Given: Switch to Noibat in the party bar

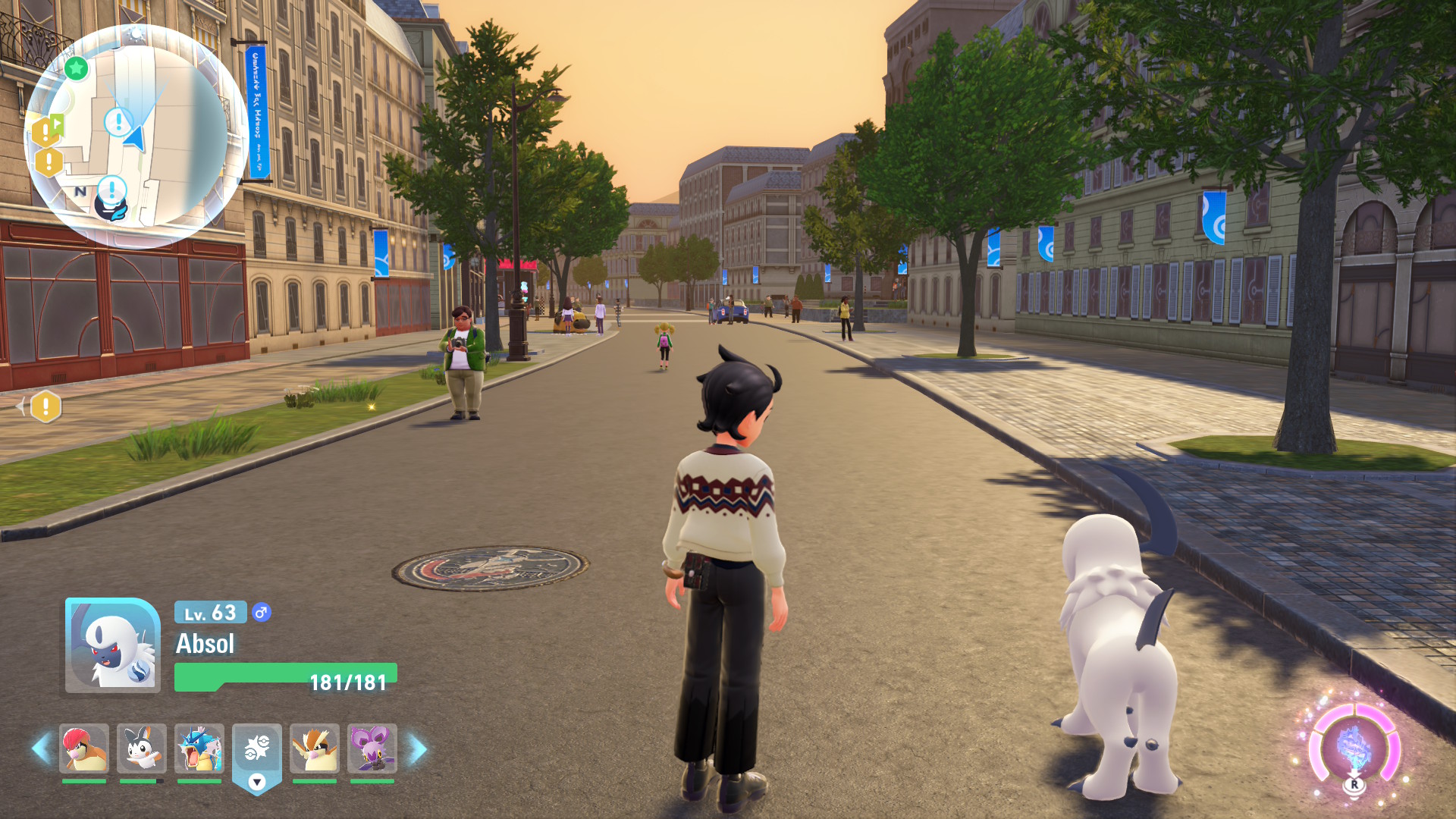Looking at the screenshot, I should [372, 748].
